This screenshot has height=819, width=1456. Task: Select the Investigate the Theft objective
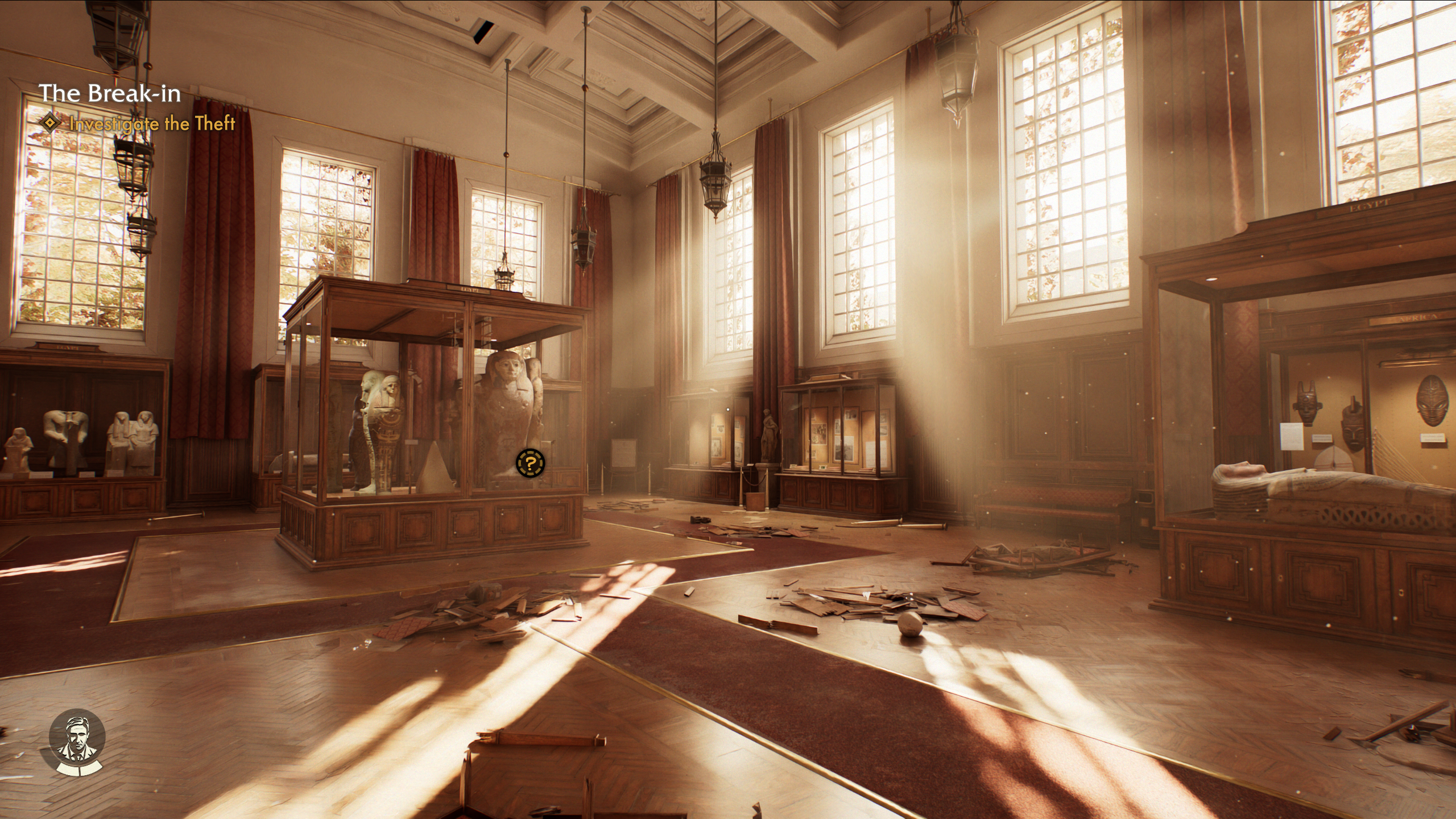[152, 123]
